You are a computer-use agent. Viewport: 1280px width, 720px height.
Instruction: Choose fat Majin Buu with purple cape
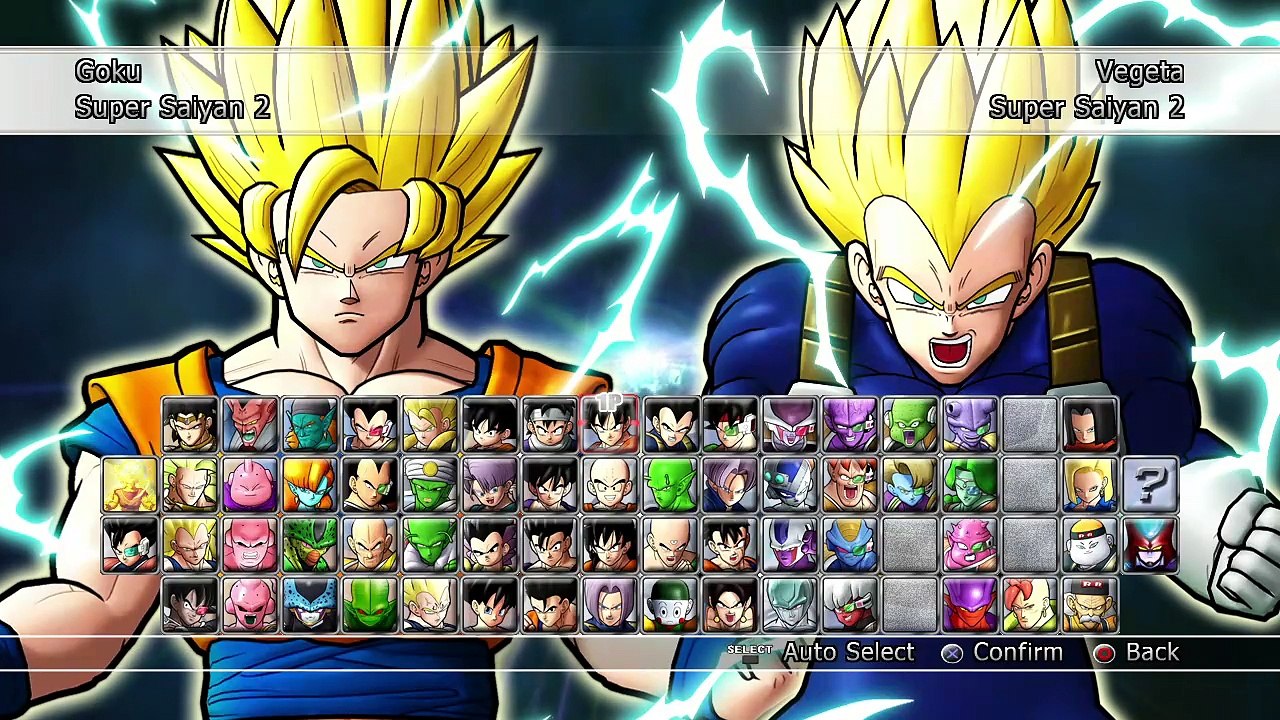[250, 485]
